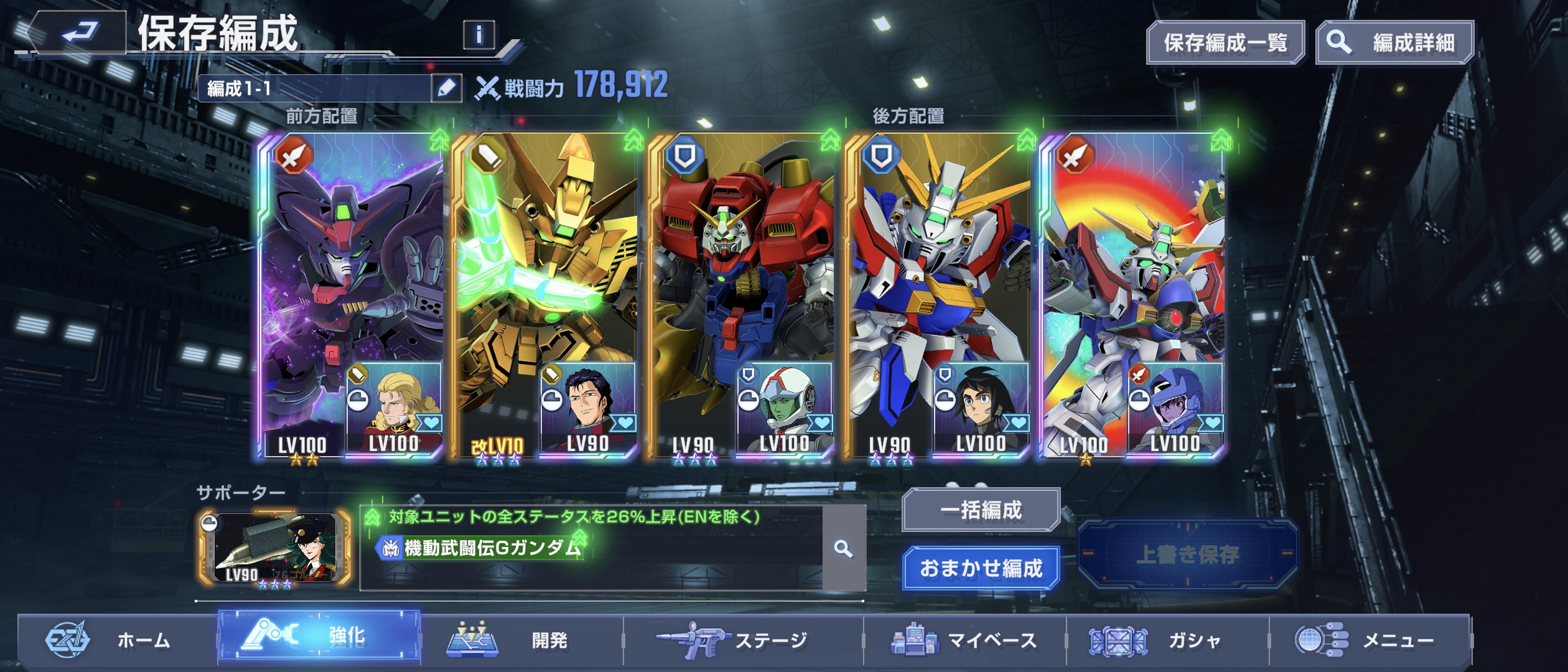Open the ステージ stage tab

743,640
